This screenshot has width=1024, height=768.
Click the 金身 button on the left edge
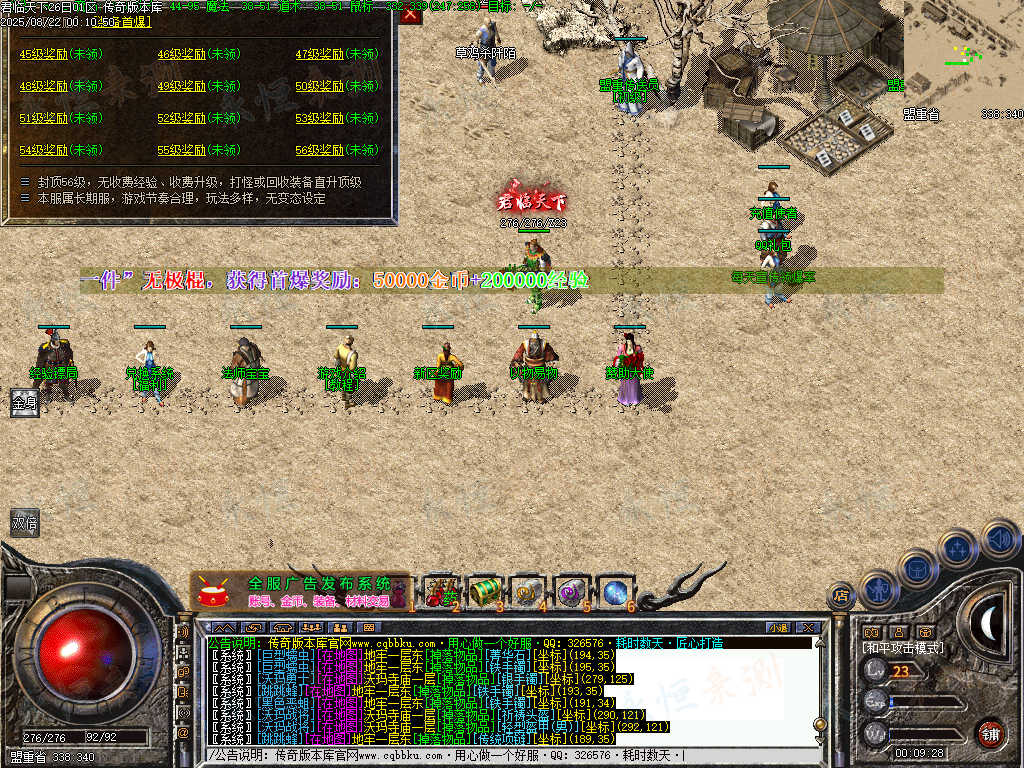pos(24,403)
